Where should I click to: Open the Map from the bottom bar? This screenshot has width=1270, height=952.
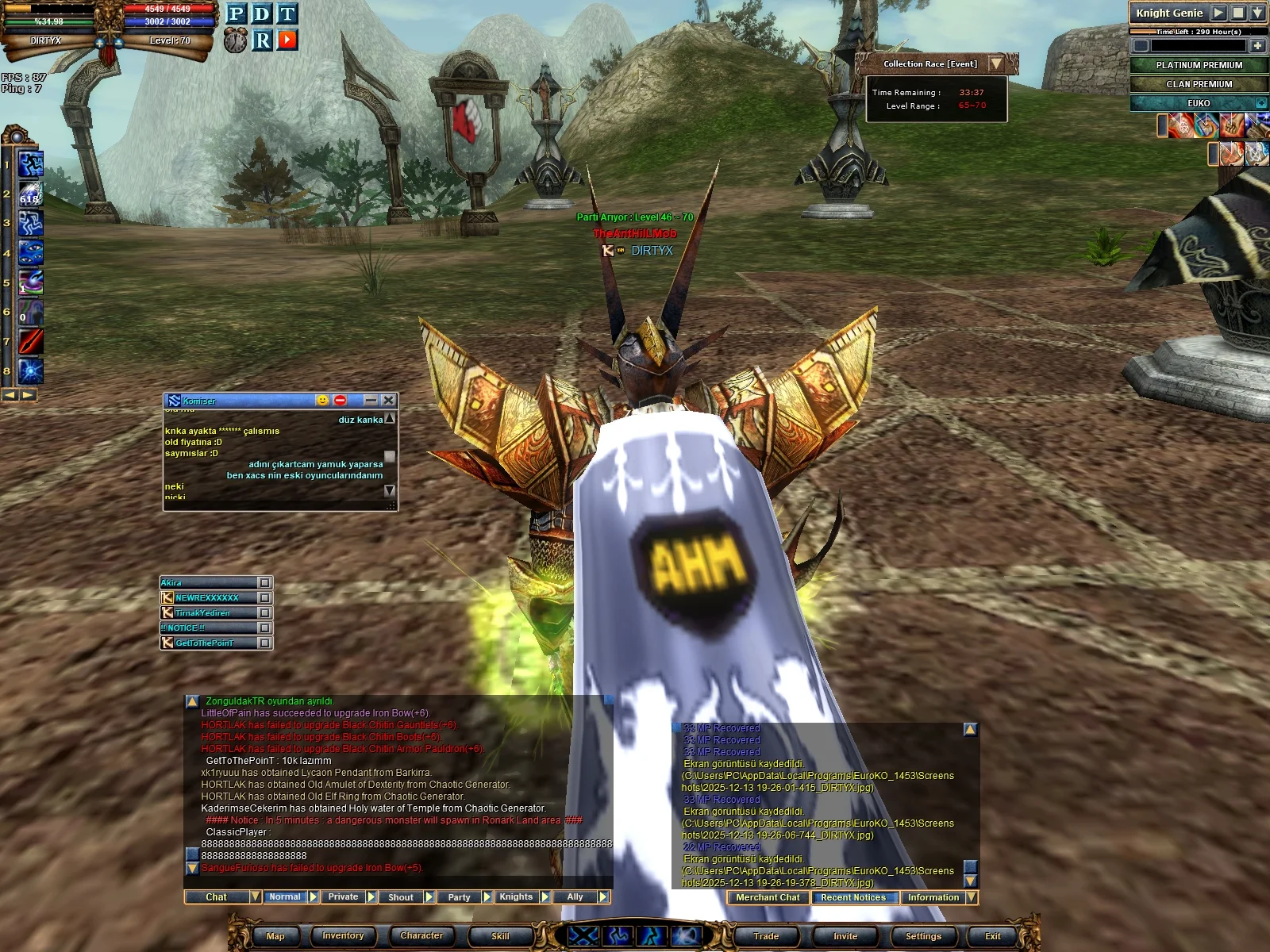tap(275, 936)
